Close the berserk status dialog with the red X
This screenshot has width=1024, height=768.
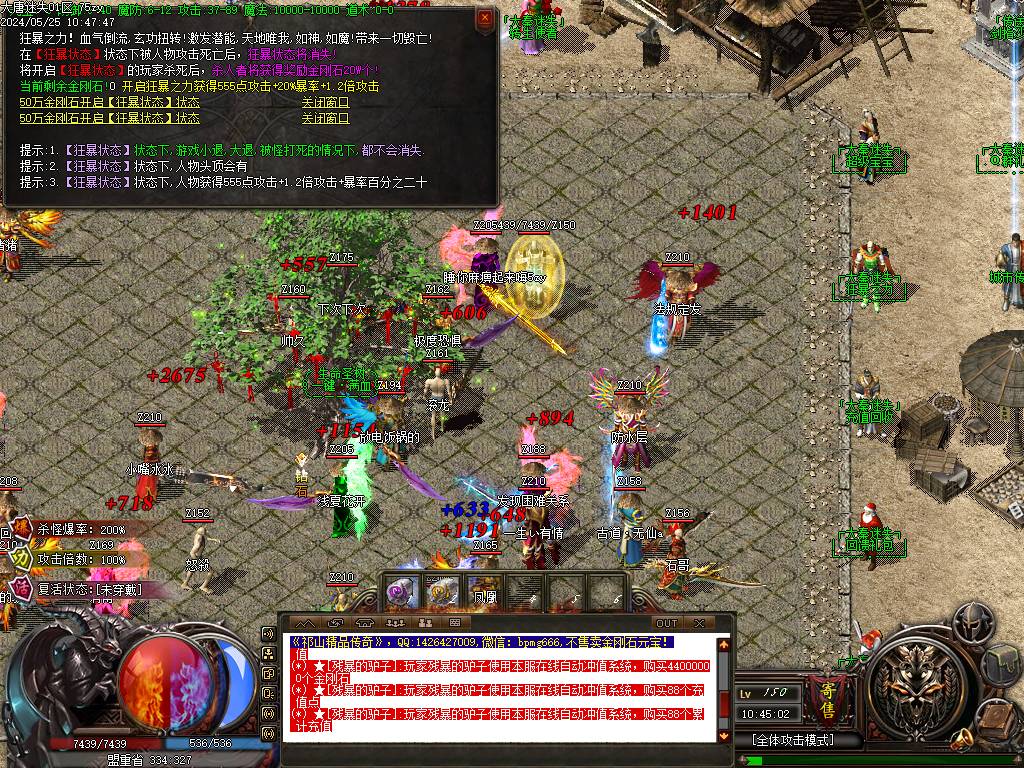coord(485,18)
